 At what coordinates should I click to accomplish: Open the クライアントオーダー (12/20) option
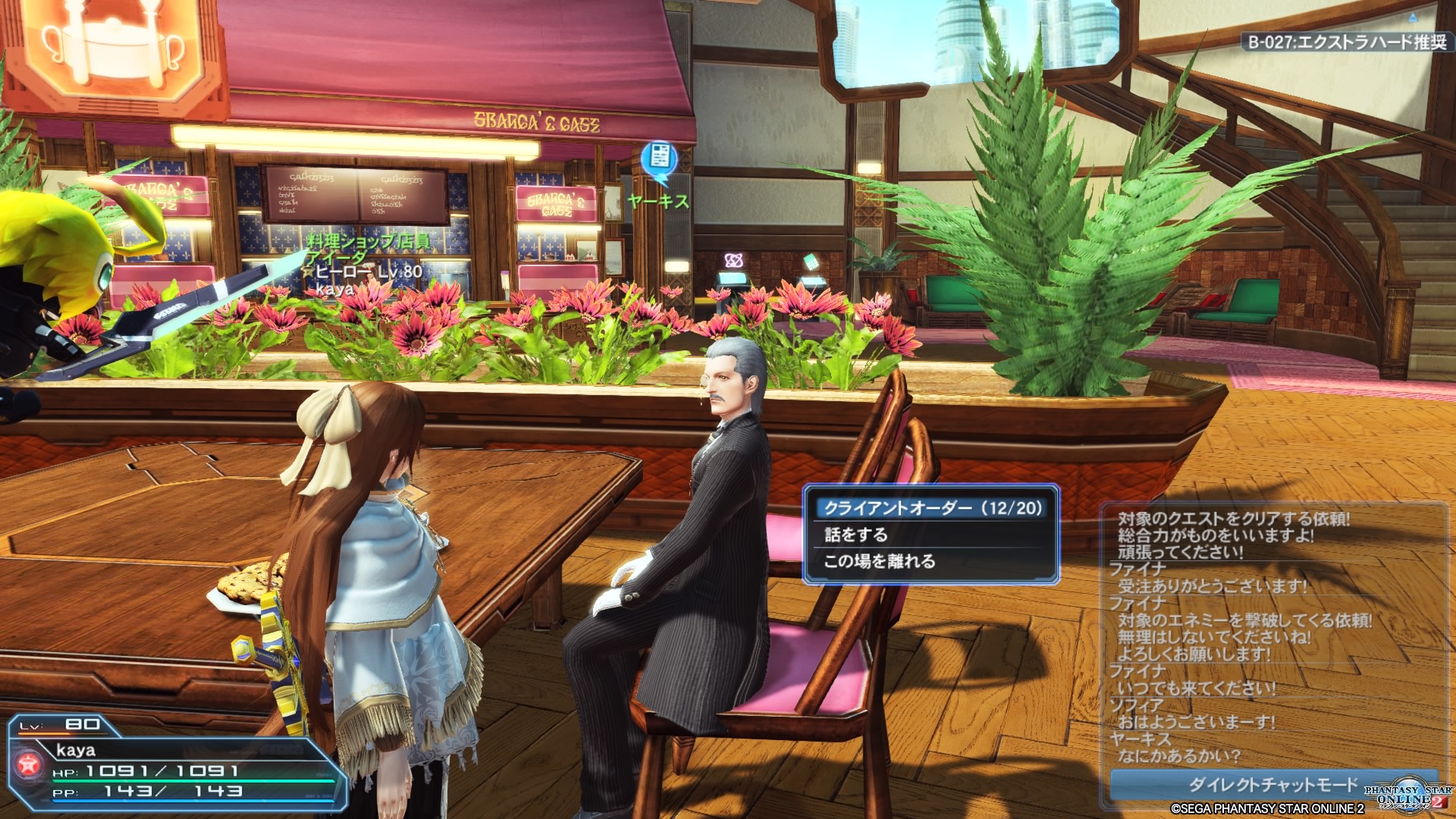pyautogui.click(x=932, y=508)
